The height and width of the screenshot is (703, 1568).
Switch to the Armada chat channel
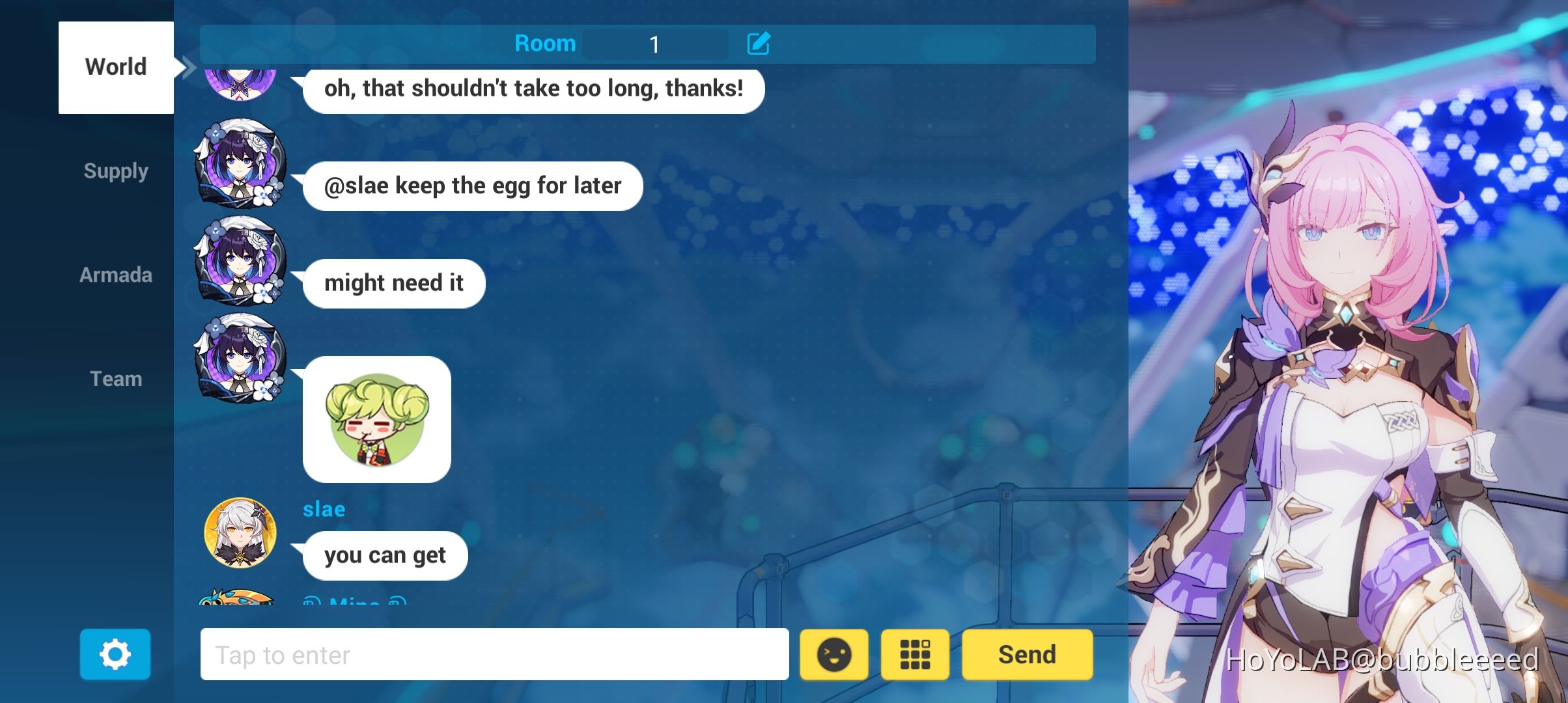[x=116, y=275]
